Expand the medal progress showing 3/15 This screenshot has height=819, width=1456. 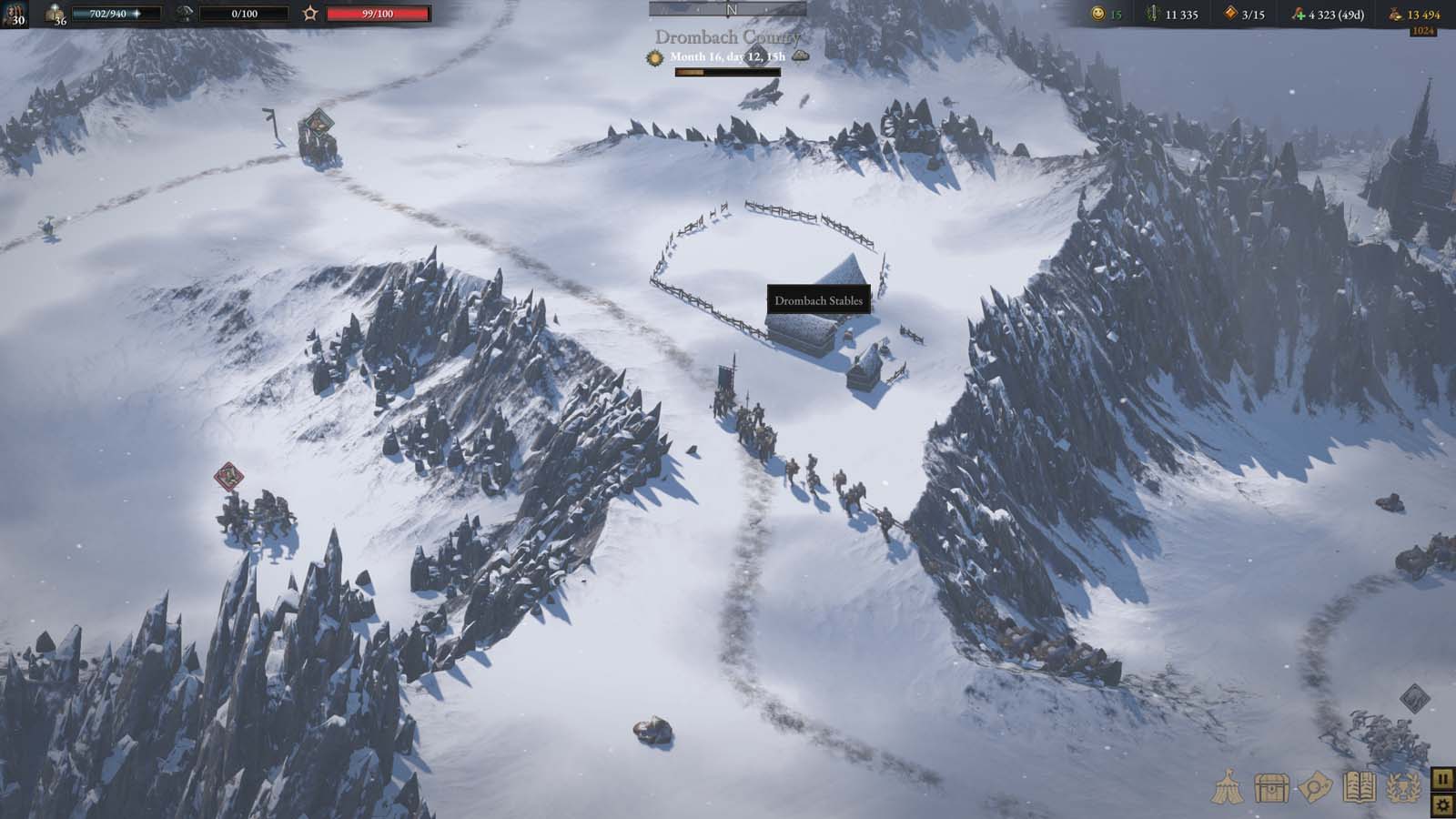(1229, 14)
